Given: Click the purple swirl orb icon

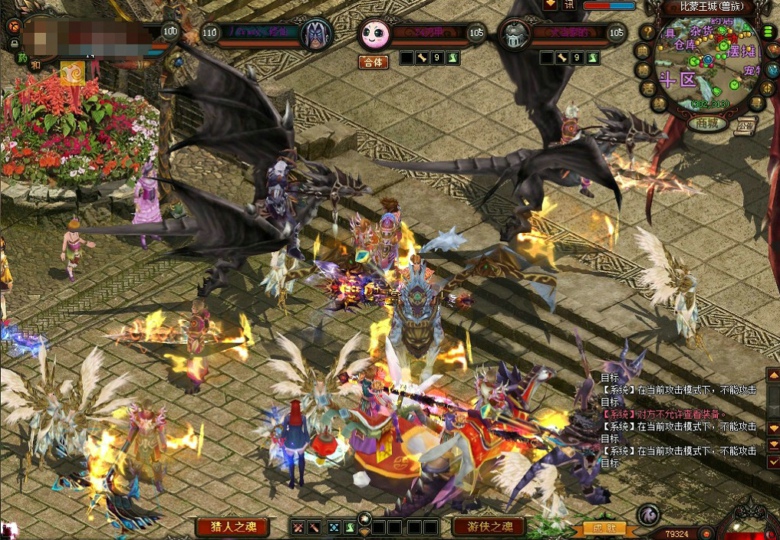Looking at the screenshot, I should (x=648, y=515).
